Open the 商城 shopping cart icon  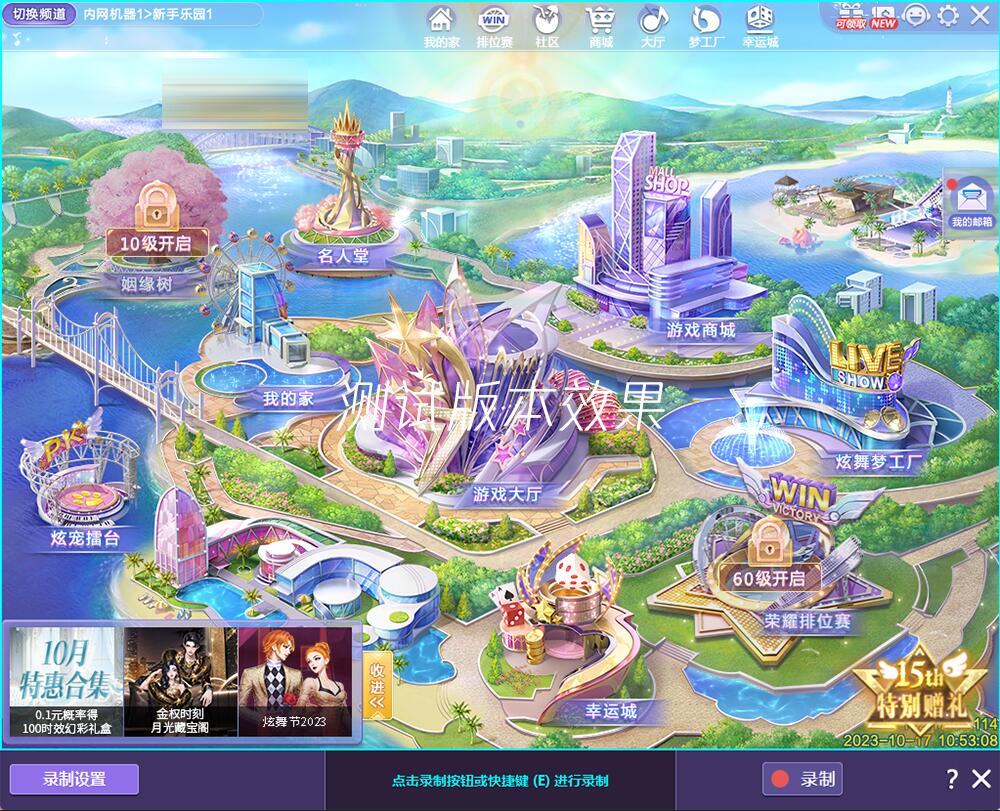600,25
